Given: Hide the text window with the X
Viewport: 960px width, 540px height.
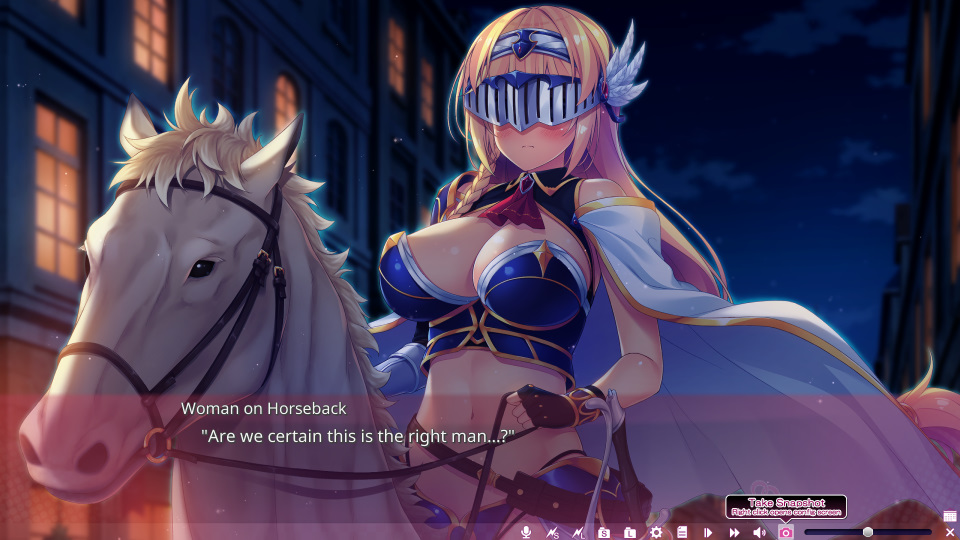Looking at the screenshot, I should click(x=950, y=532).
